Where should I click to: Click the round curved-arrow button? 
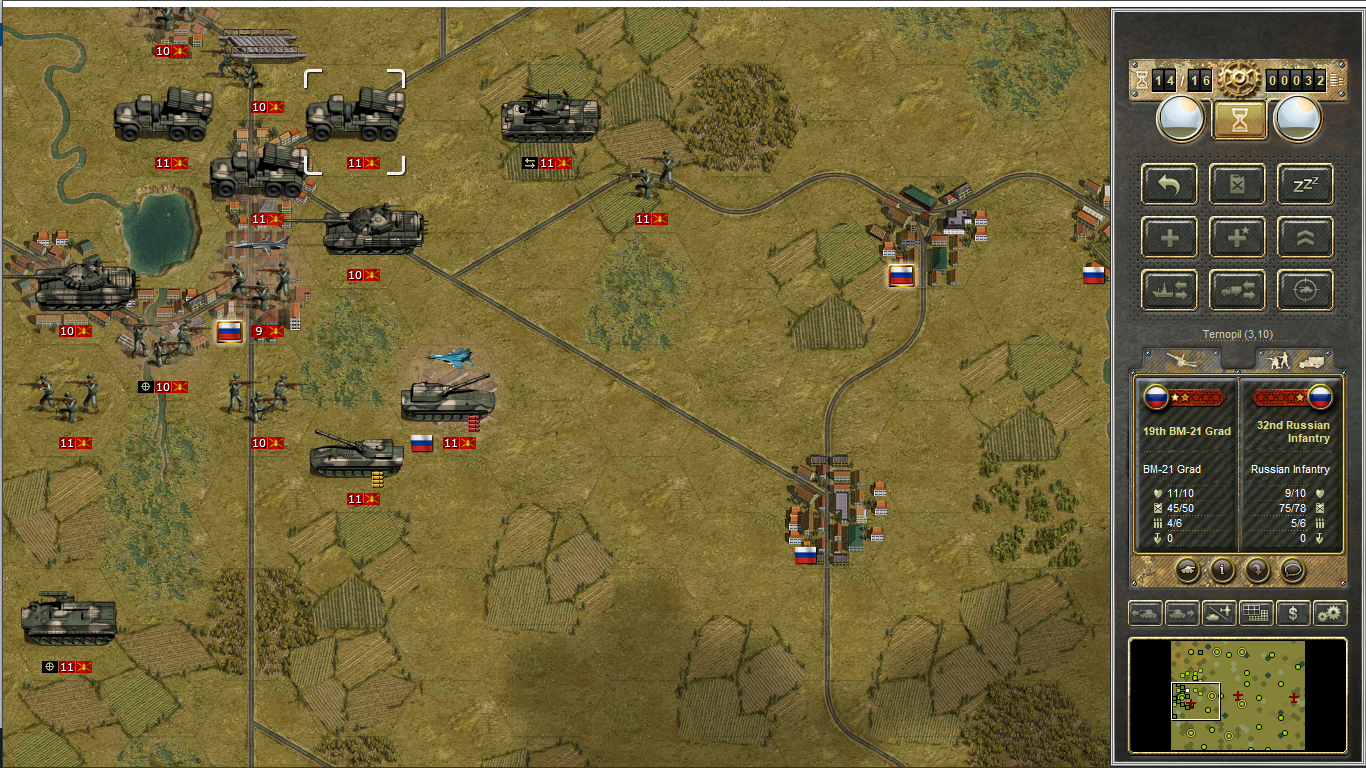(1258, 570)
